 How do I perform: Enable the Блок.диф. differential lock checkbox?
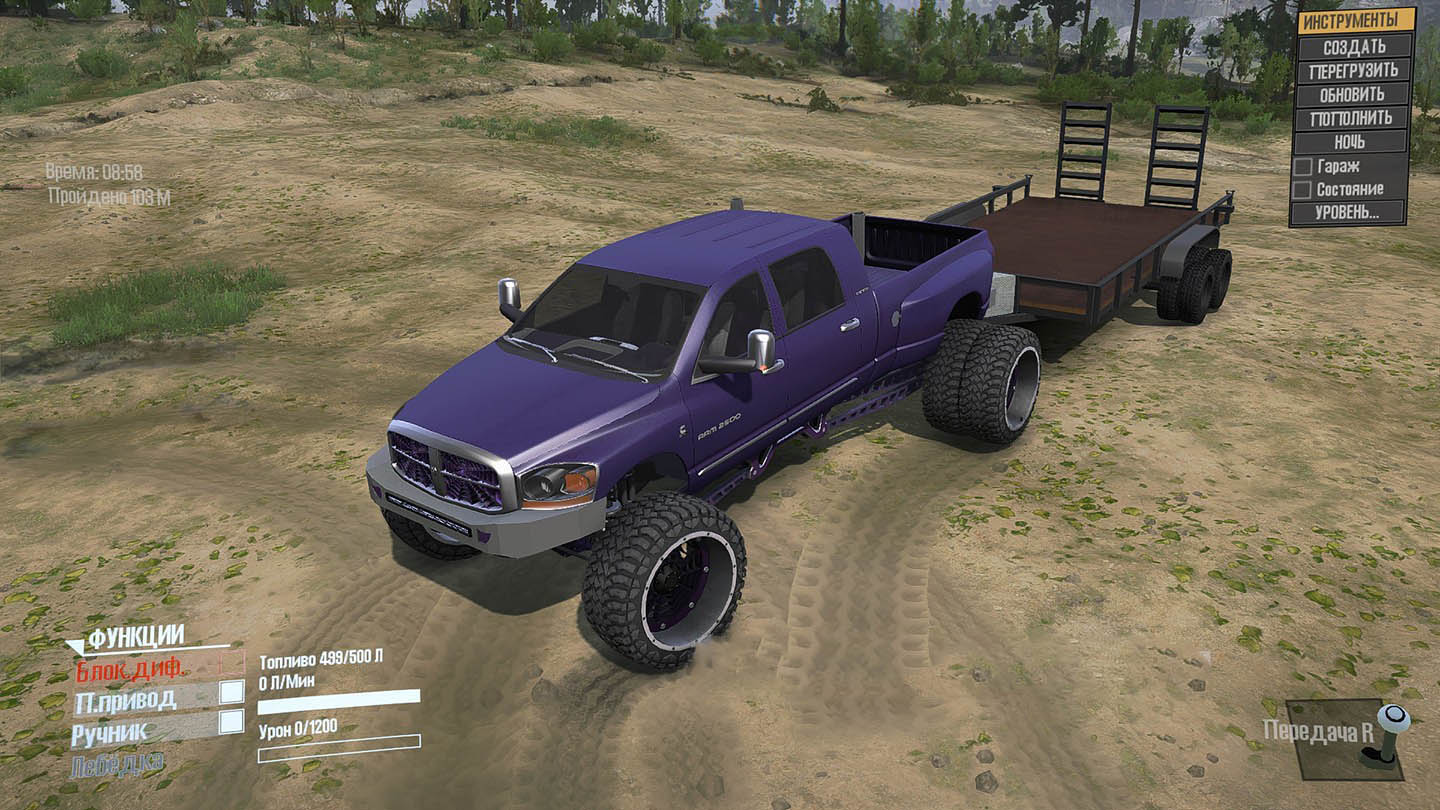[x=233, y=662]
